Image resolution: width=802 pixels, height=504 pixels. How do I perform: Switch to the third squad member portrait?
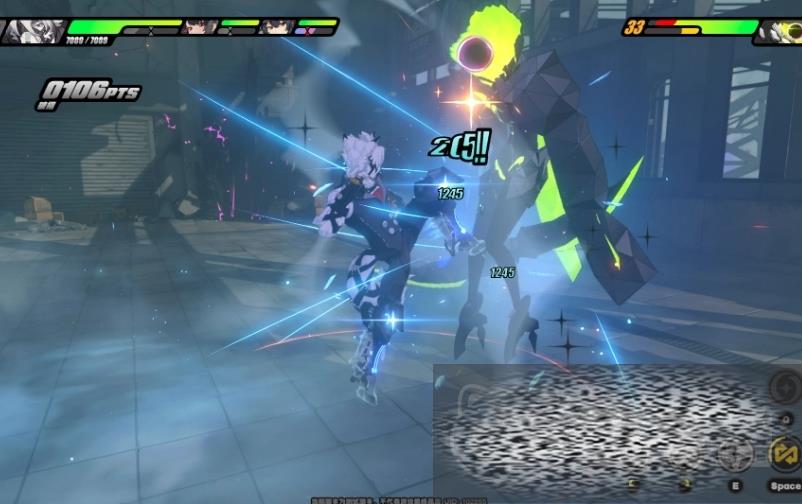point(277,27)
